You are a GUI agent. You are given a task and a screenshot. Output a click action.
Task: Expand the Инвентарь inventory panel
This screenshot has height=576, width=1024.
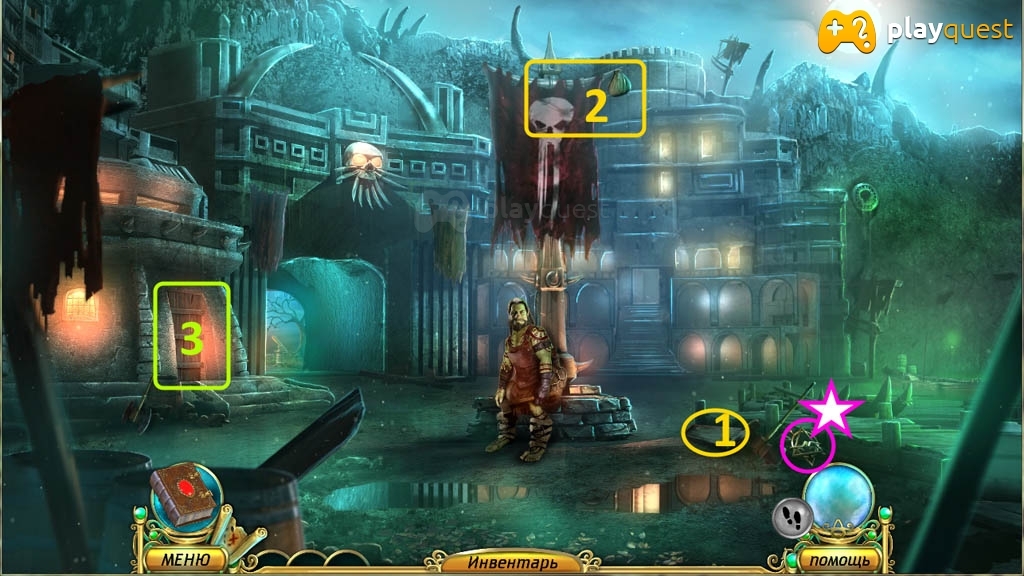[511, 562]
